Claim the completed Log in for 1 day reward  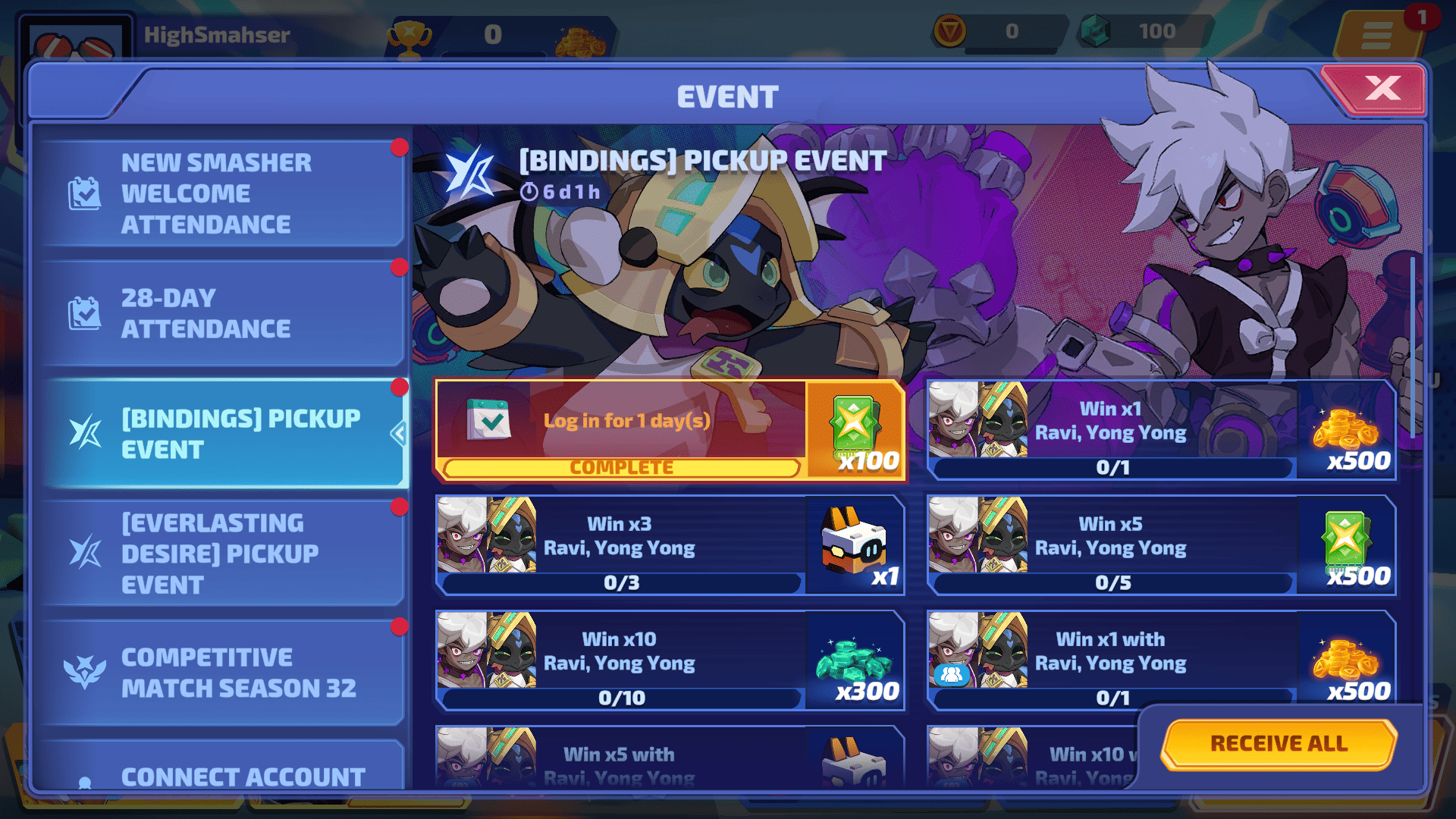pyautogui.click(x=670, y=431)
